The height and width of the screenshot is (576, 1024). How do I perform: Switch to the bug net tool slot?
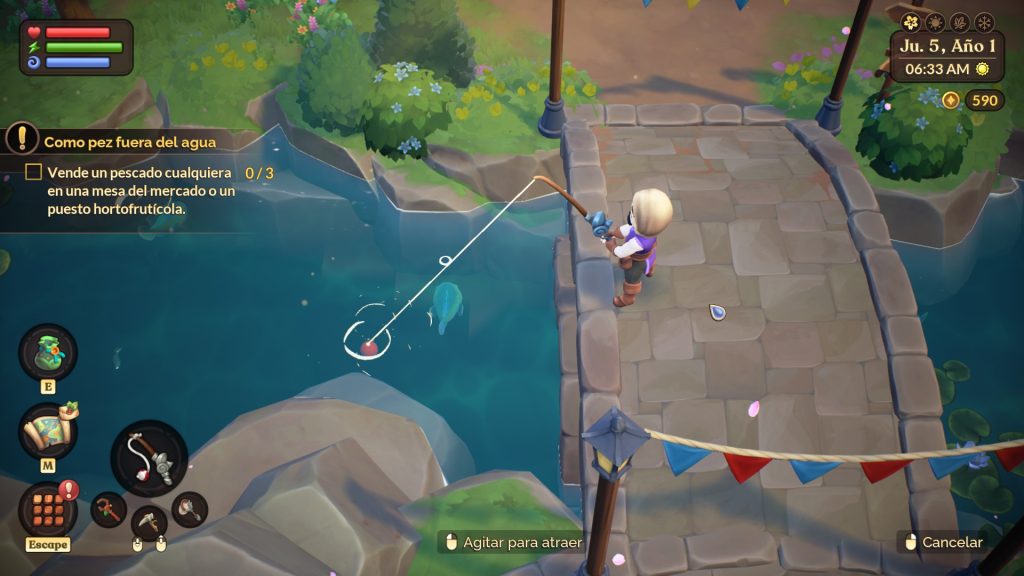(189, 509)
